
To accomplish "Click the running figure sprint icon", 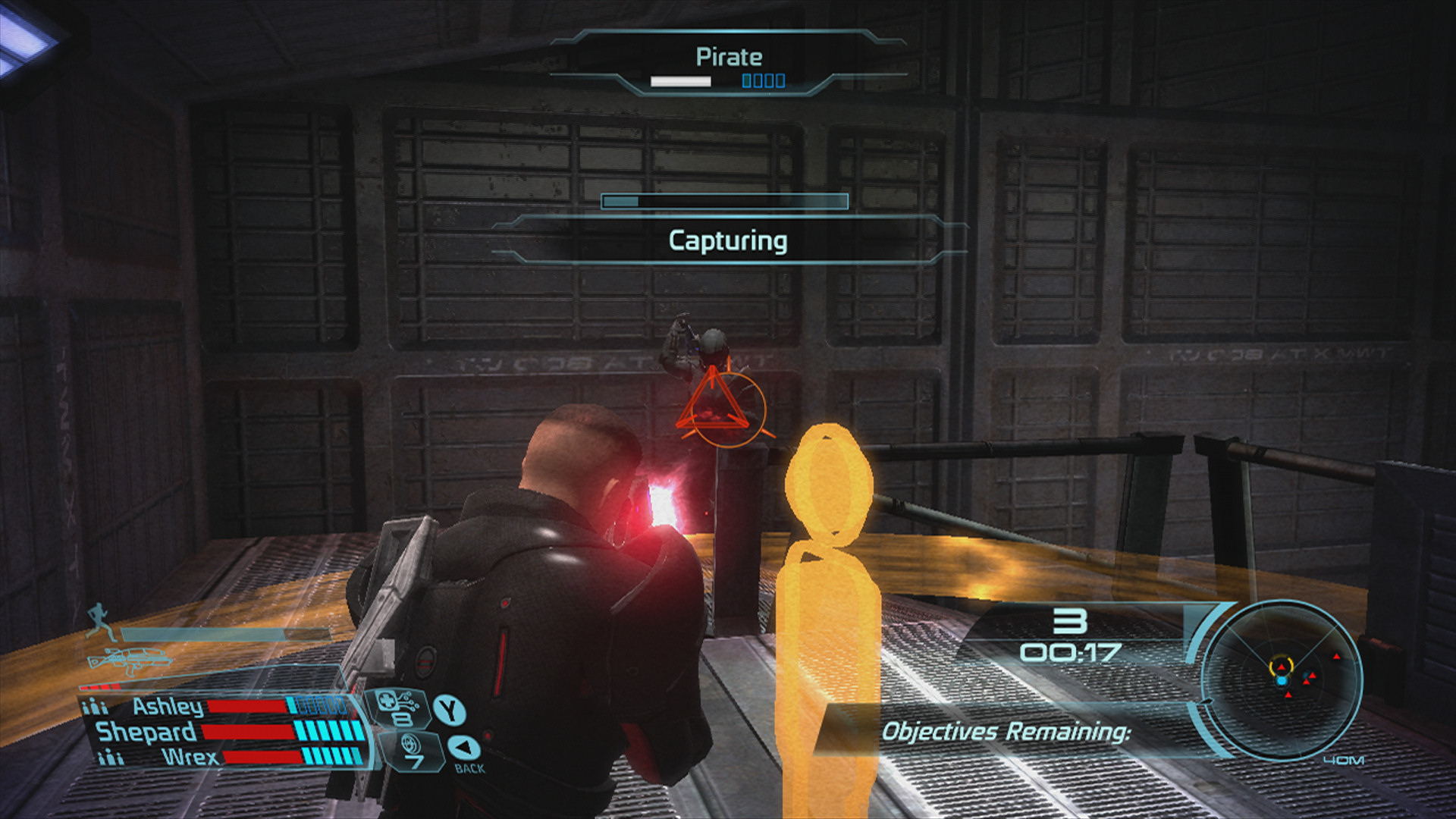I will 99,622.
